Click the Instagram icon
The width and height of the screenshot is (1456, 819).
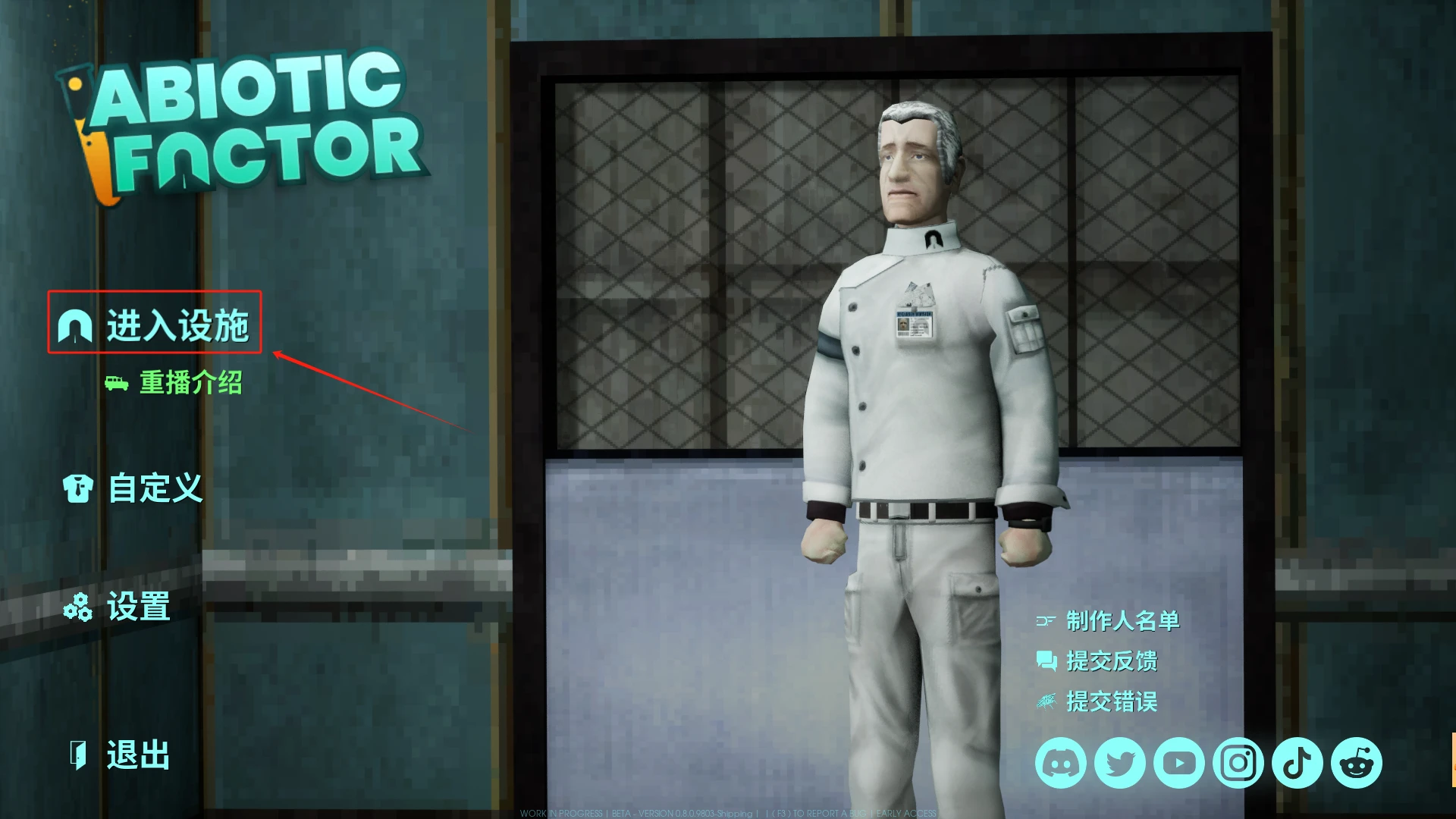tap(1238, 763)
